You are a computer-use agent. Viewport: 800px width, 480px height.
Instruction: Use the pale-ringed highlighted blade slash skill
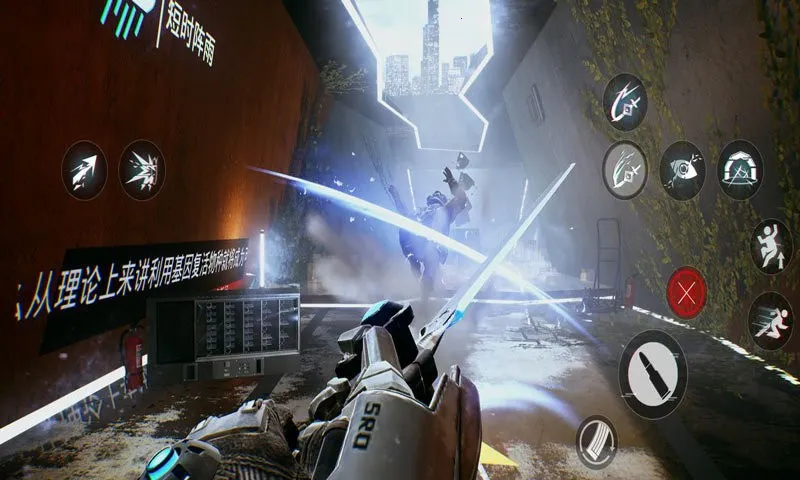click(625, 169)
